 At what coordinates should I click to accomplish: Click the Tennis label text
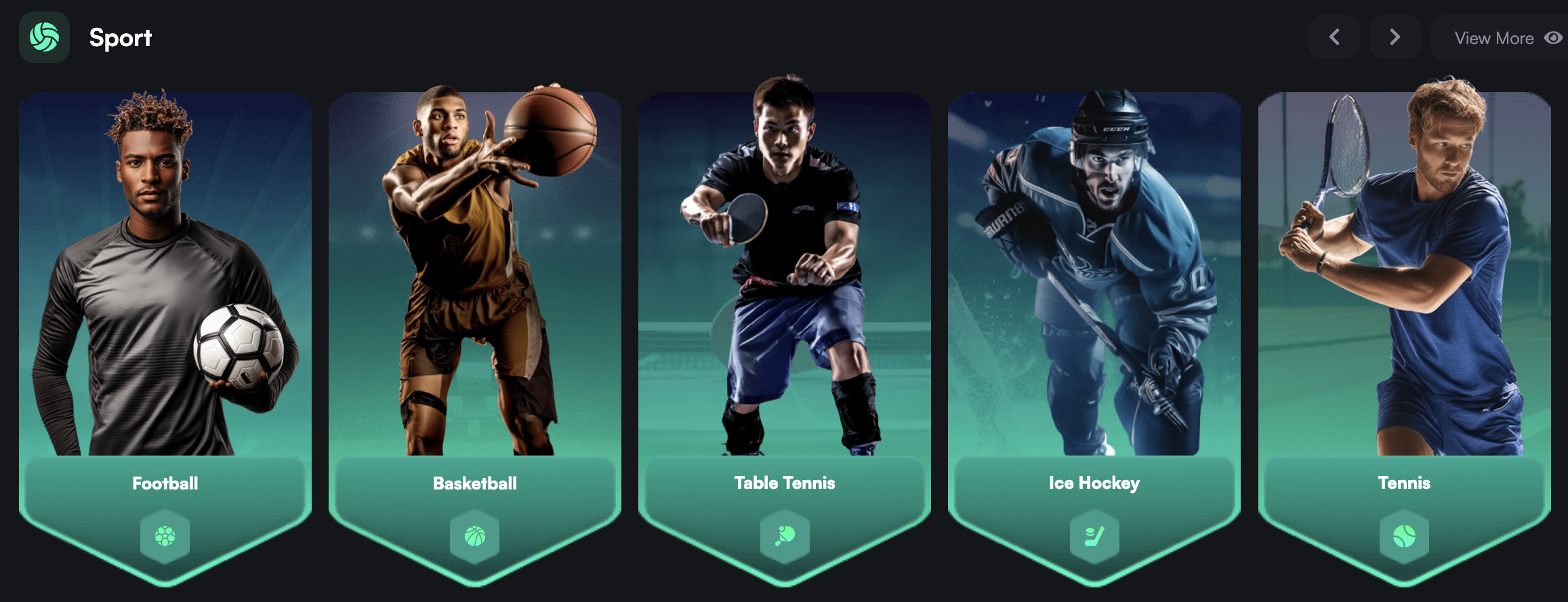1404,483
